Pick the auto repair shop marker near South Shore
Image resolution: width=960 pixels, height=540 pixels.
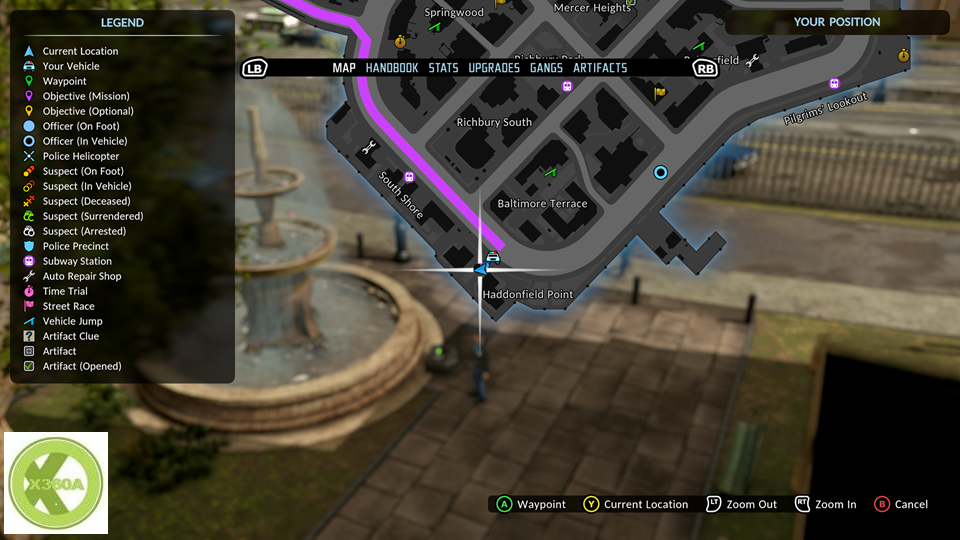point(369,147)
